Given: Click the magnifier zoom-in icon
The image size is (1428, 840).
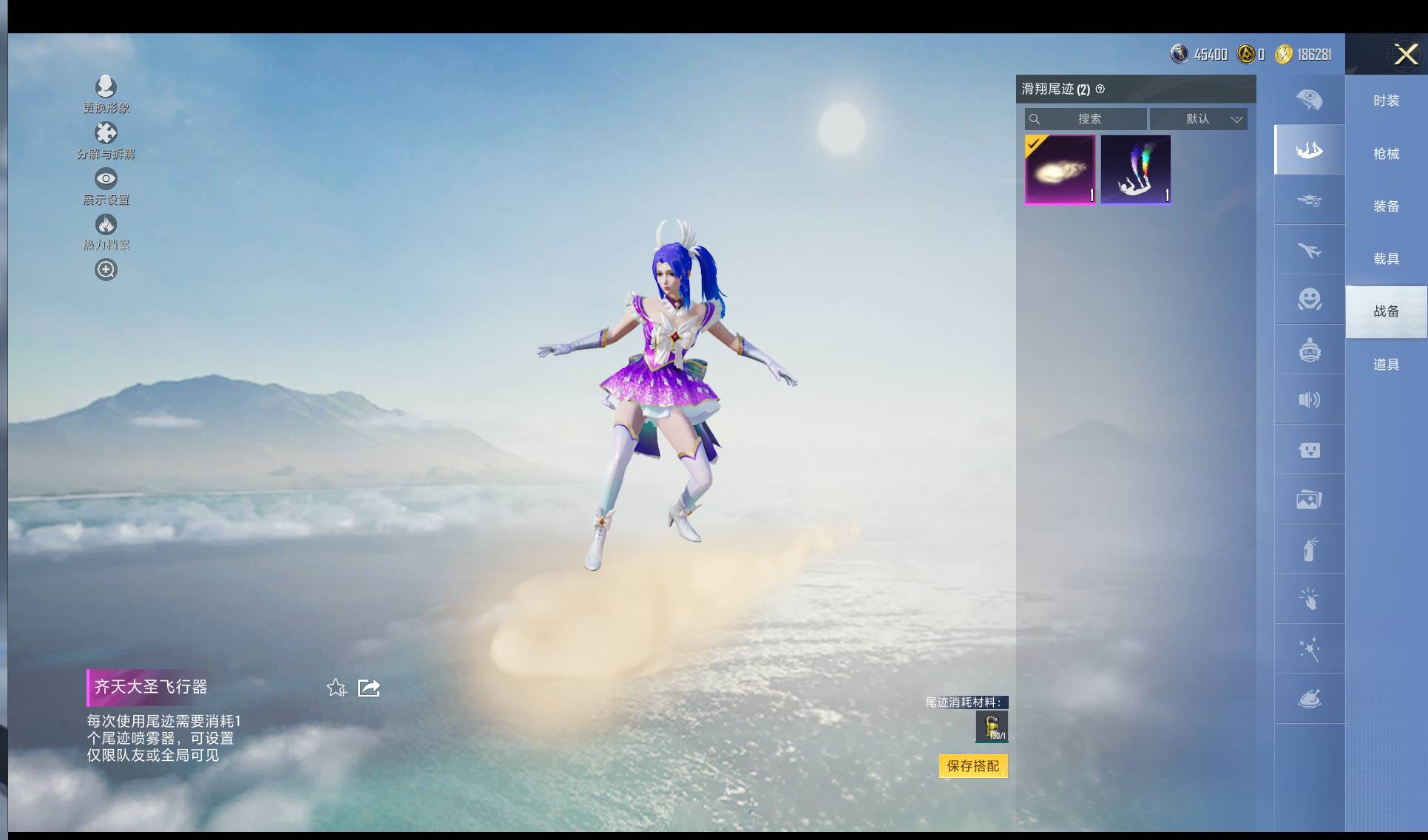Looking at the screenshot, I should [106, 270].
